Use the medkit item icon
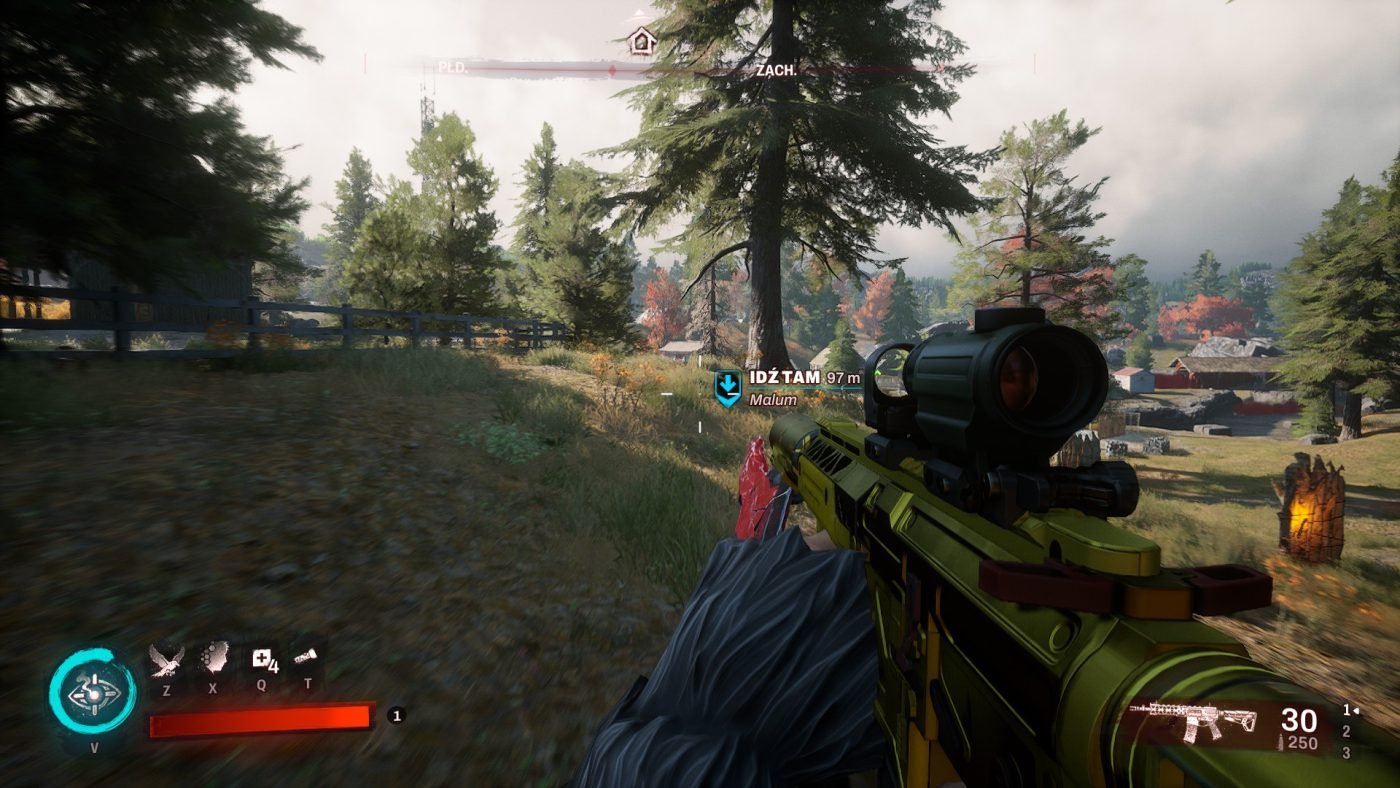Image resolution: width=1400 pixels, height=788 pixels. coord(263,659)
